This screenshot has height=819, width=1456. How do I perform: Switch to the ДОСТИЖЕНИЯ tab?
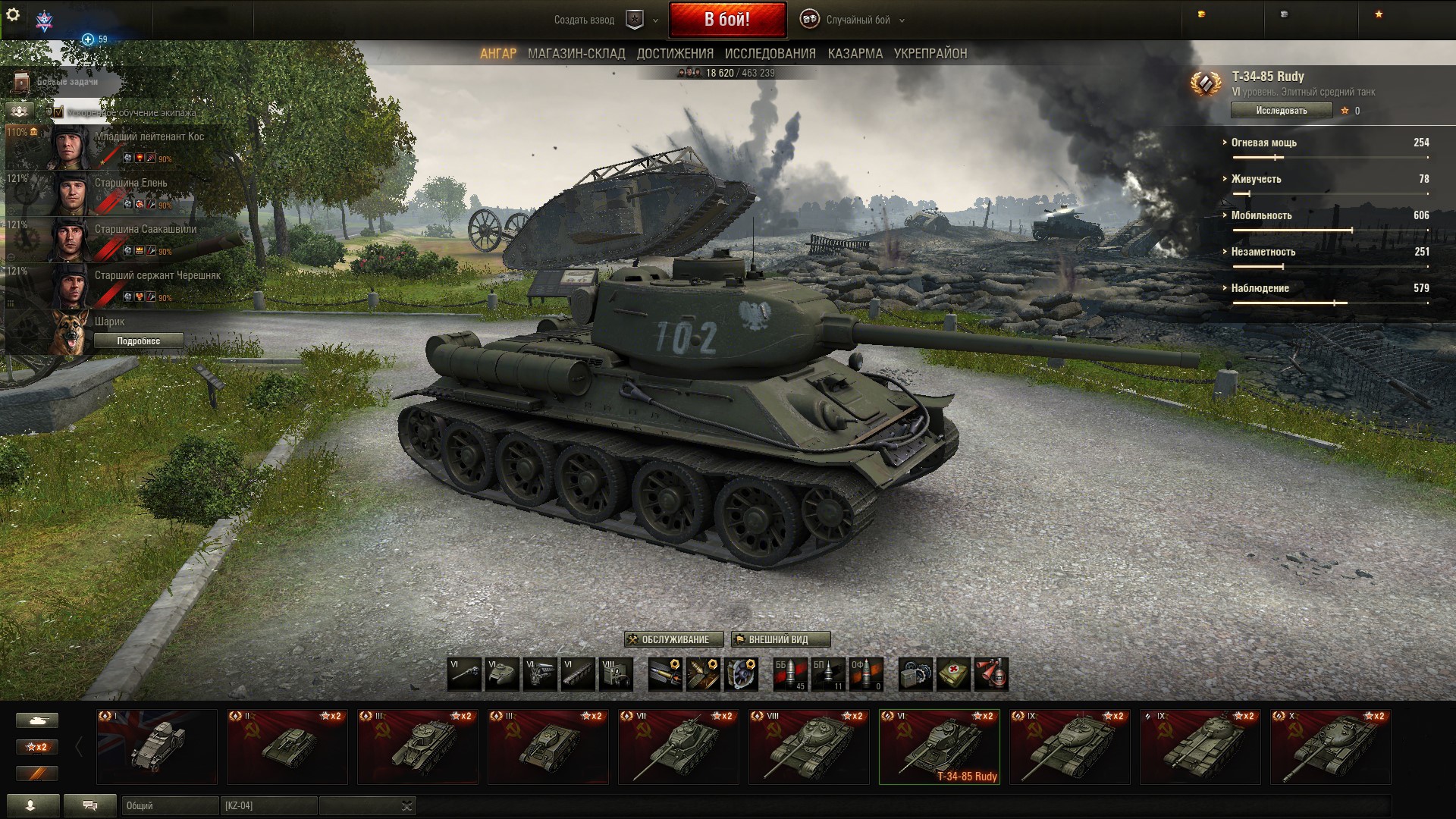pyautogui.click(x=675, y=54)
